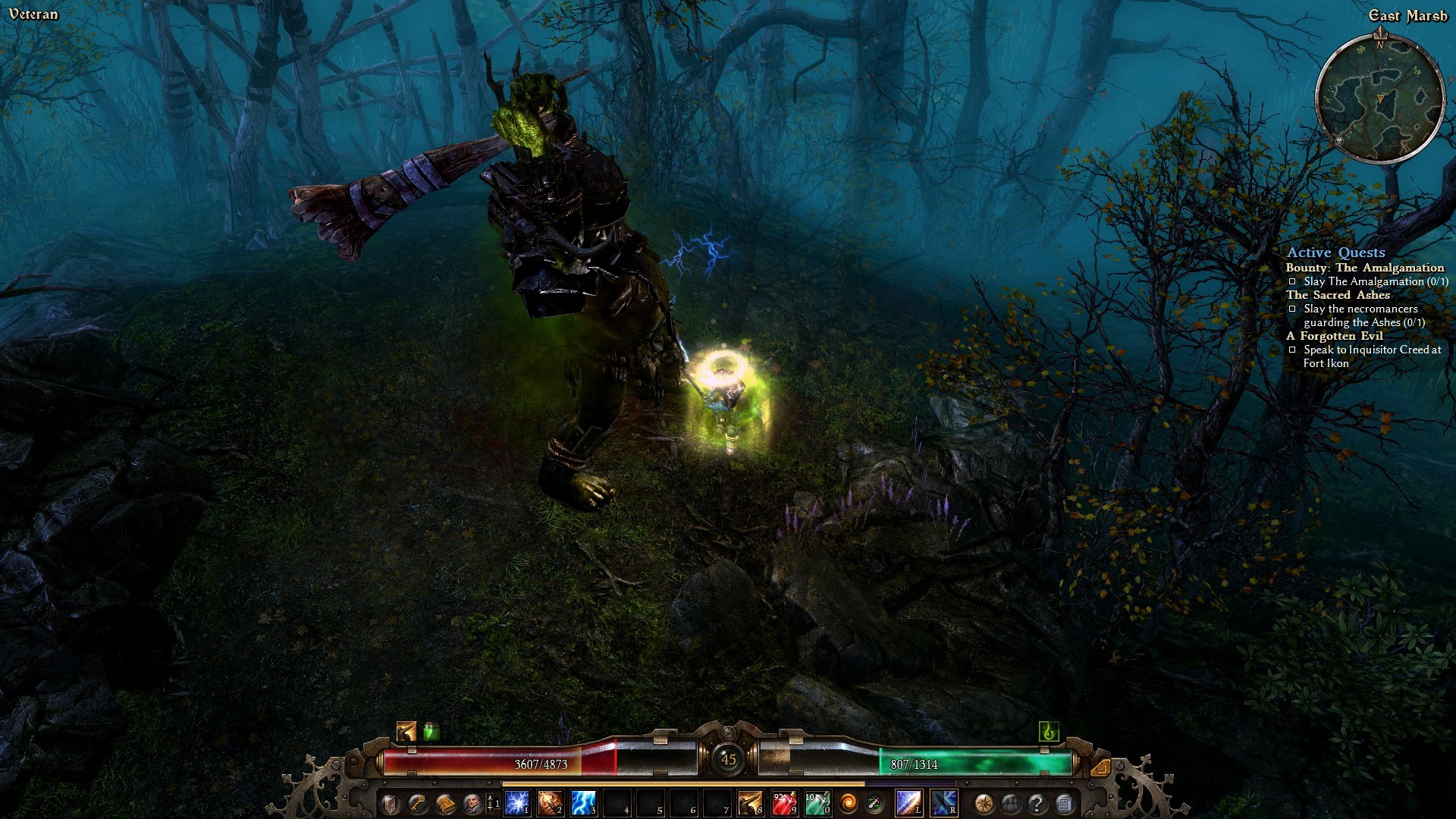The height and width of the screenshot is (819, 1456).
Task: Open the game menu document icon
Action: click(x=1064, y=802)
